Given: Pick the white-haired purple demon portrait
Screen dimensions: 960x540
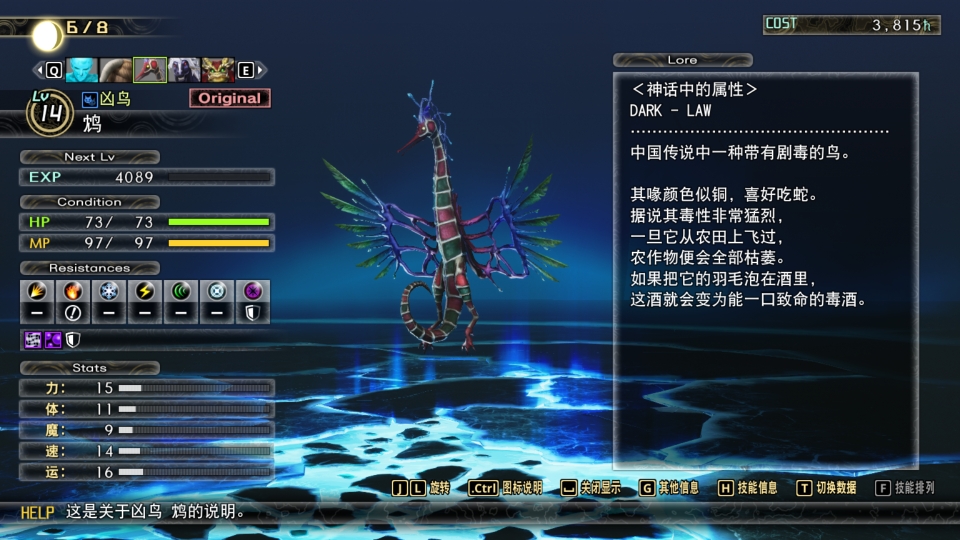Looking at the screenshot, I should tap(184, 70).
